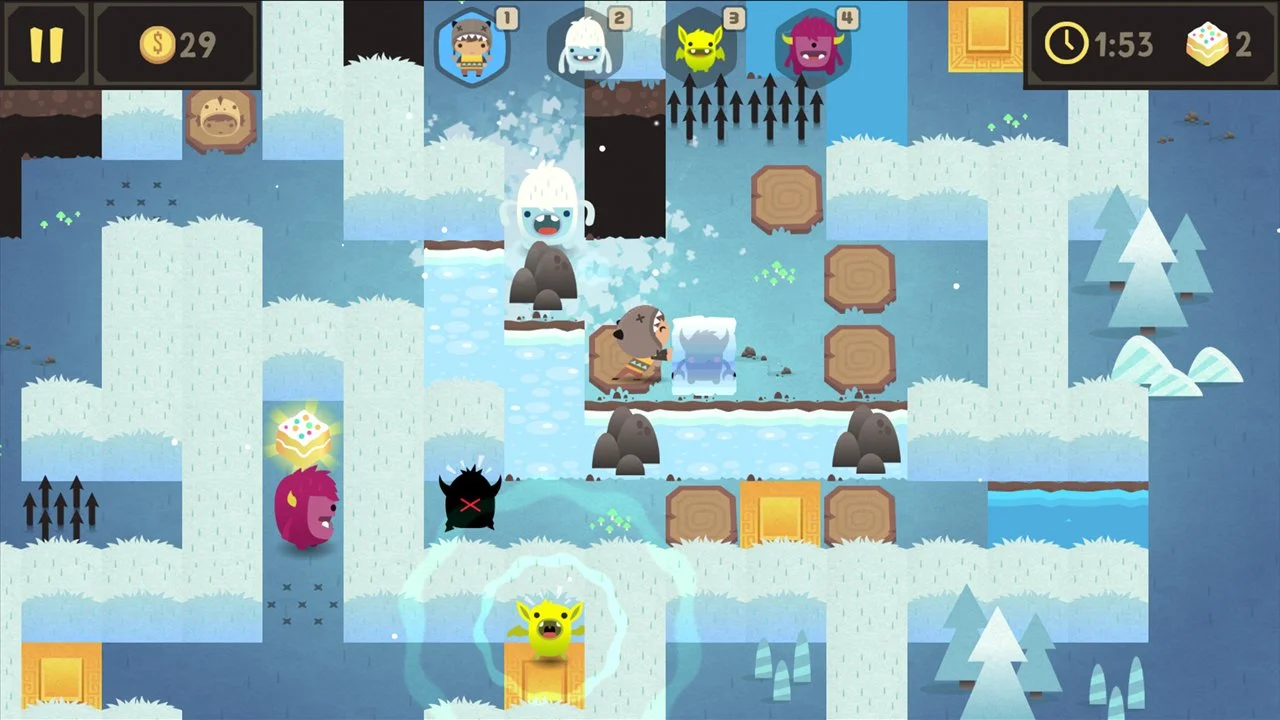The height and width of the screenshot is (720, 1280).
Task: Click the ice block beside the player
Action: click(x=705, y=355)
